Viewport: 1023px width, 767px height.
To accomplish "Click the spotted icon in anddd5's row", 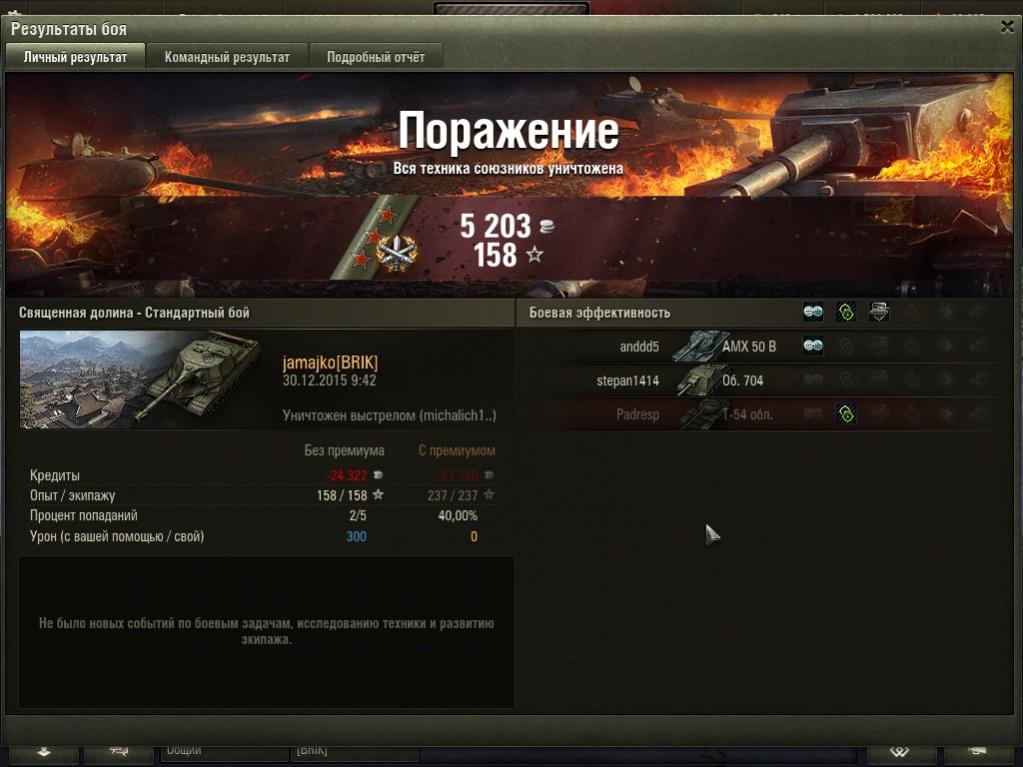I will pos(813,347).
